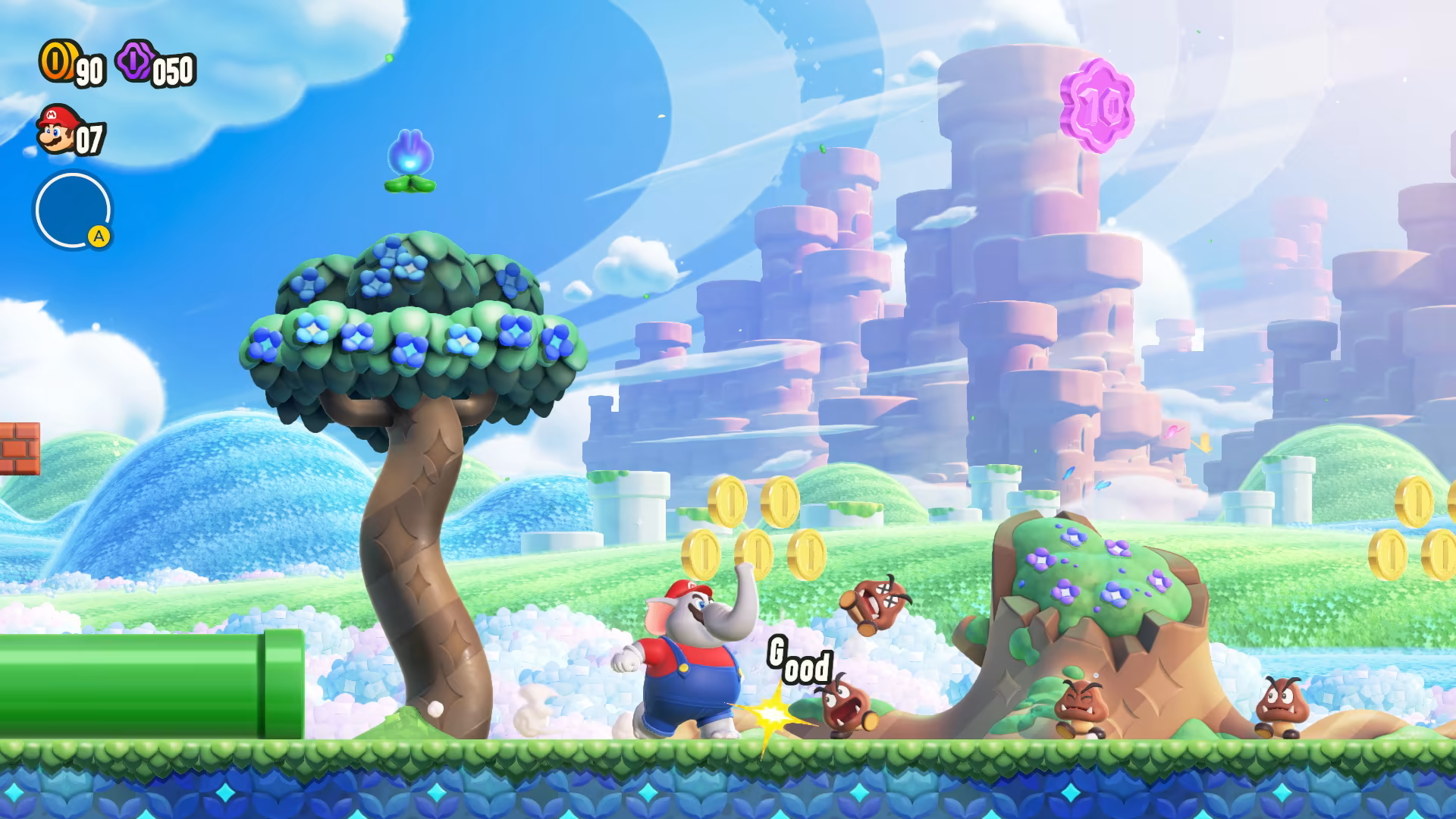Click the yellow impact star burst effect

click(x=772, y=713)
